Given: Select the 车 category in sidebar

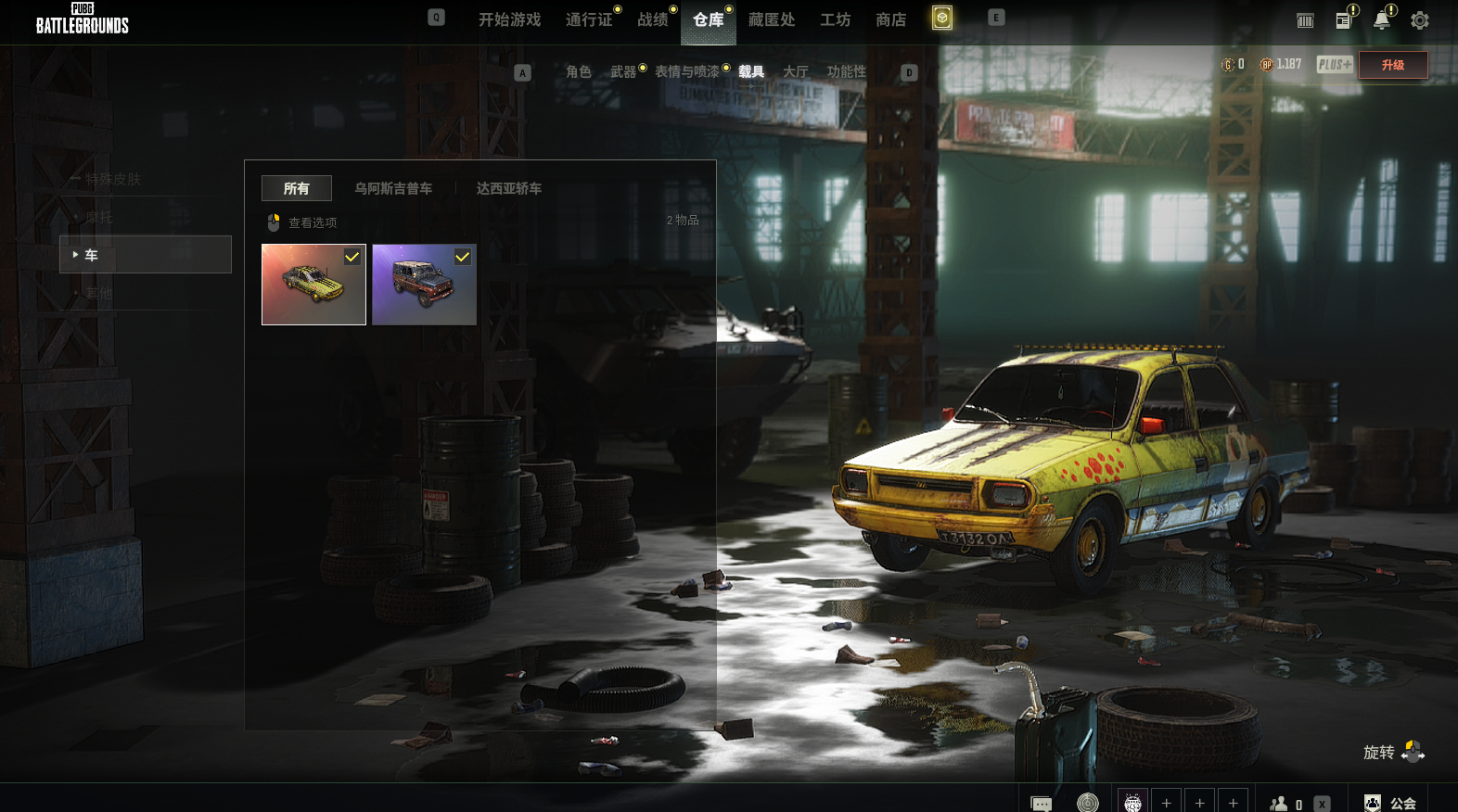Looking at the screenshot, I should [146, 255].
